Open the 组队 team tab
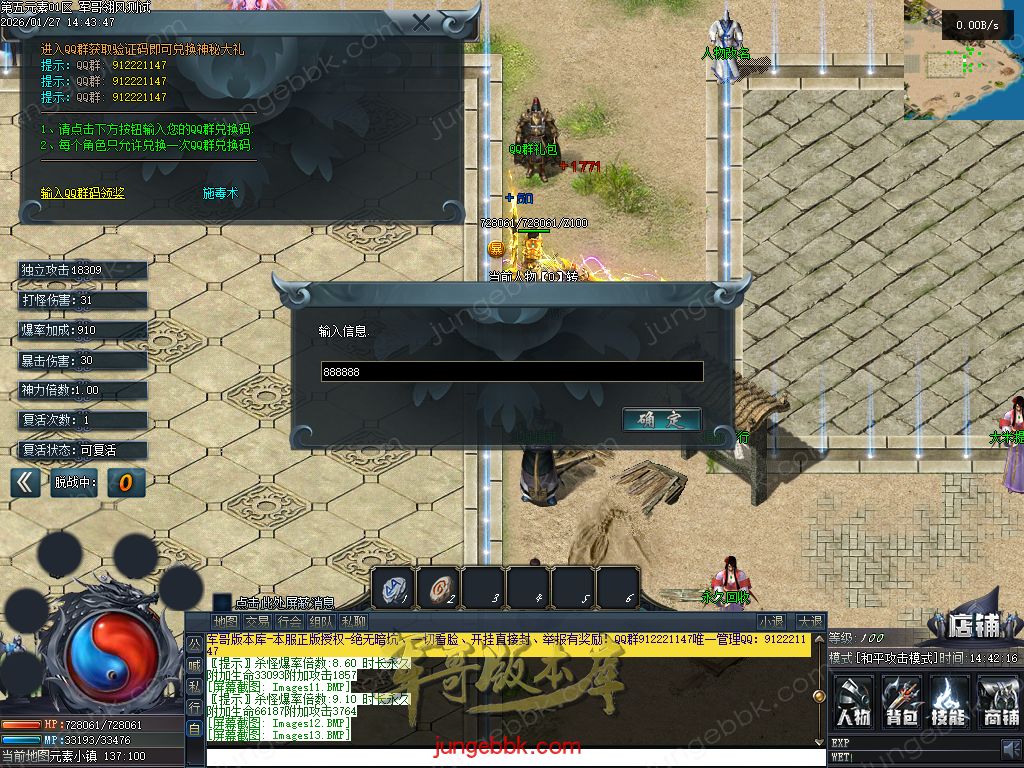Image resolution: width=1024 pixels, height=768 pixels. pos(321,622)
